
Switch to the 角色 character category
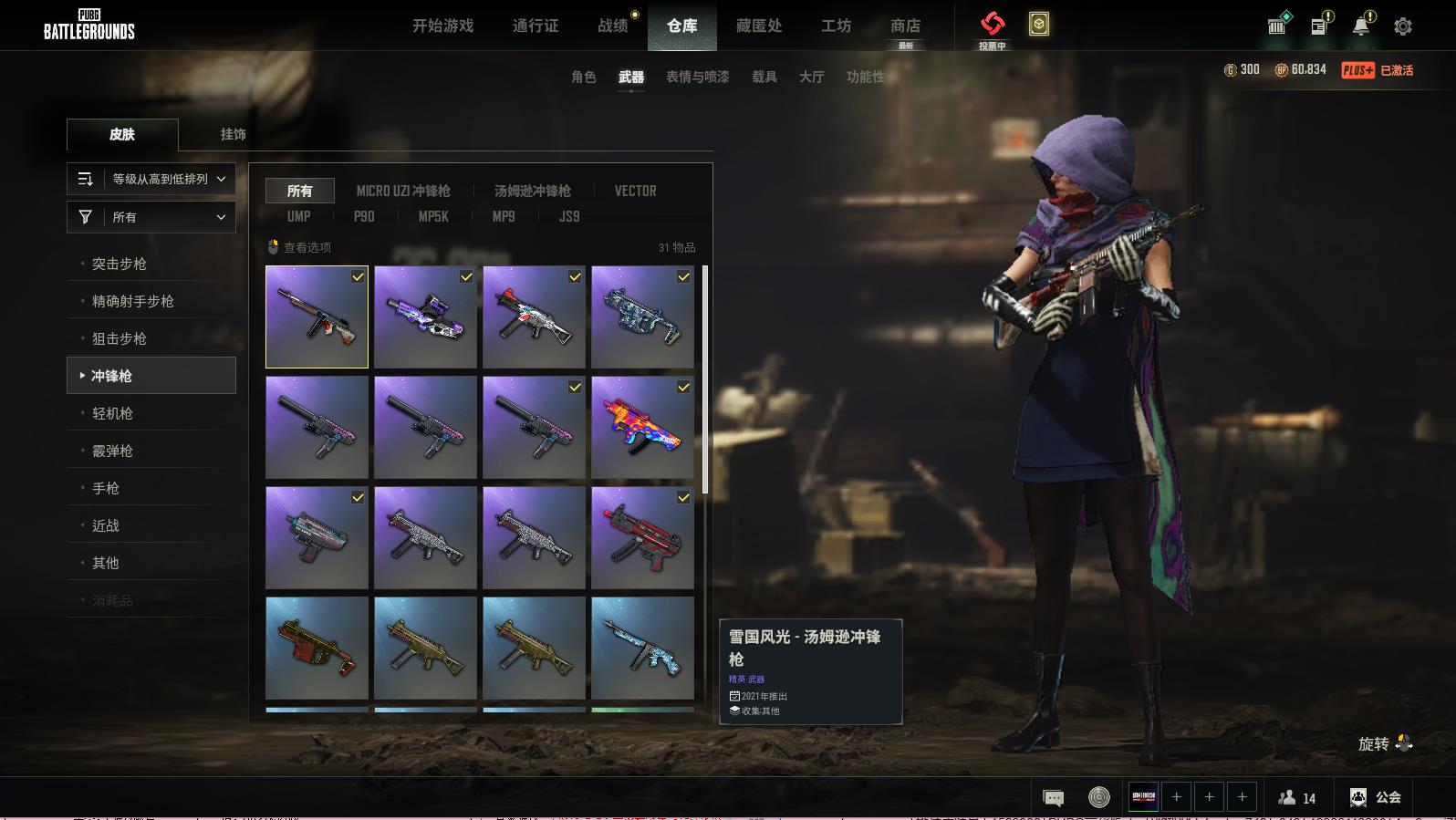coord(584,77)
